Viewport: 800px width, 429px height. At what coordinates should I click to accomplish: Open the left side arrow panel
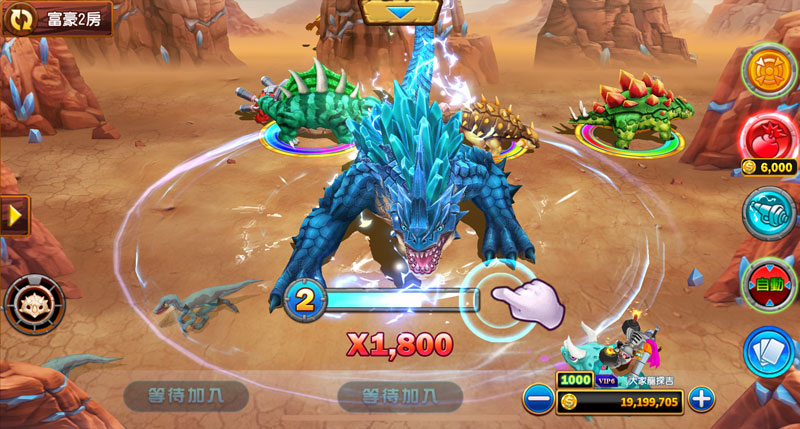[x=14, y=215]
